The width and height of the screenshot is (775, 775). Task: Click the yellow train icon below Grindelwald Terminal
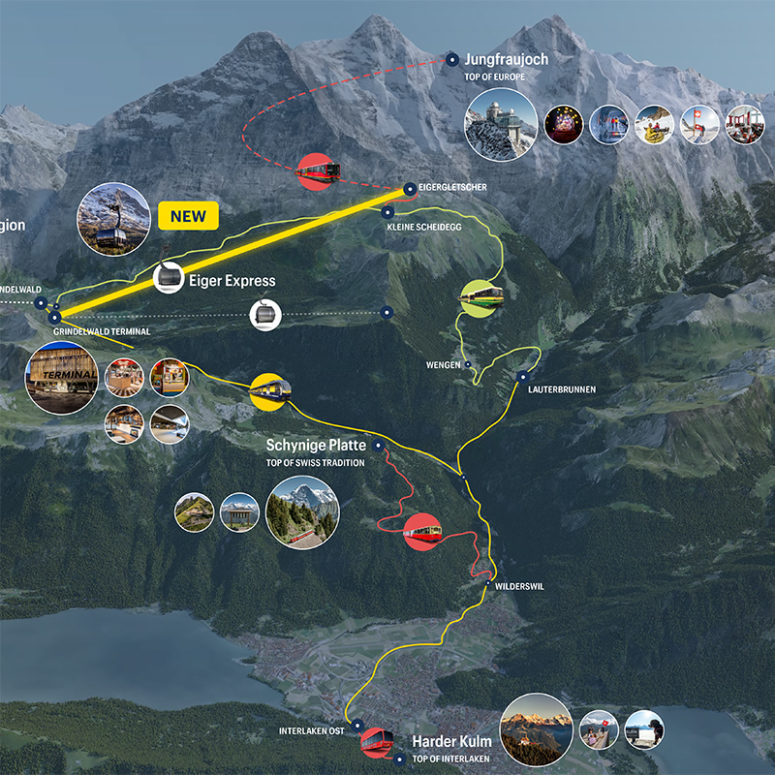point(270,390)
